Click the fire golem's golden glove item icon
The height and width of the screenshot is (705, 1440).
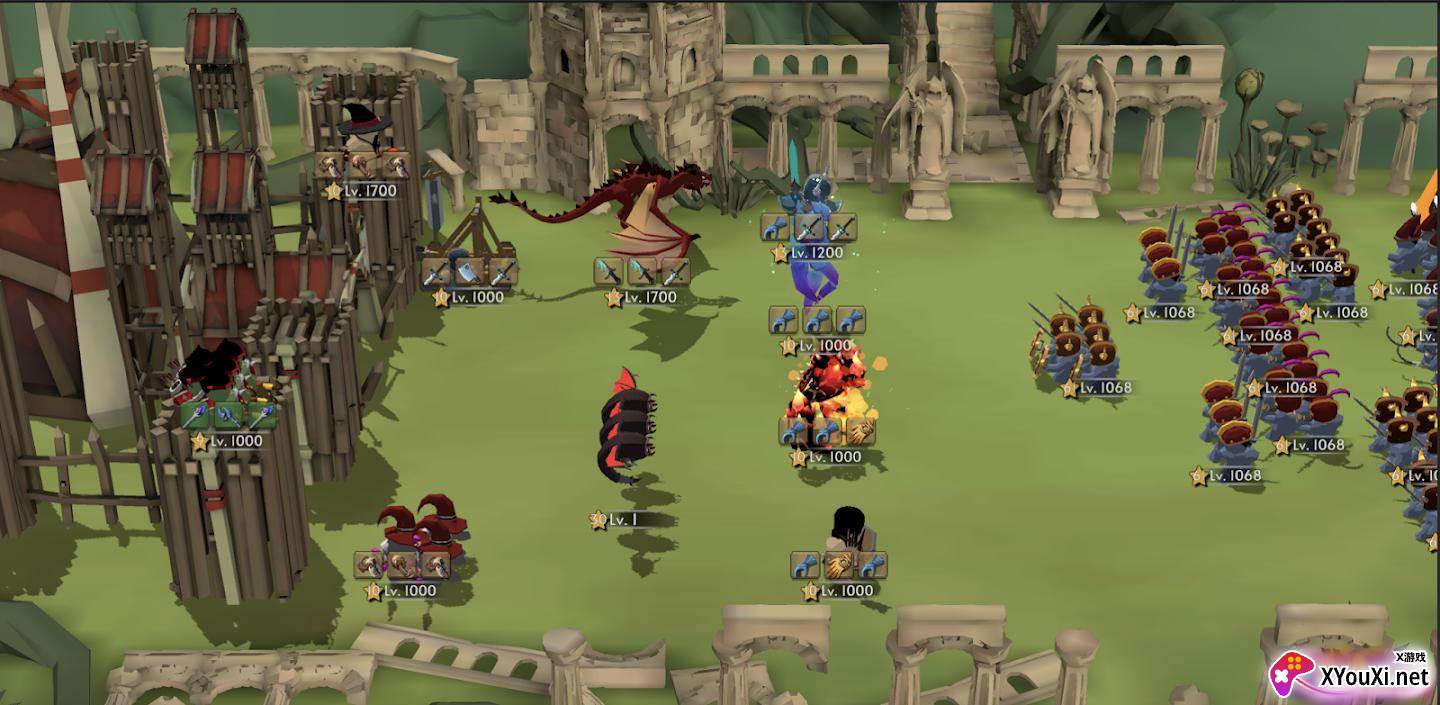(860, 431)
